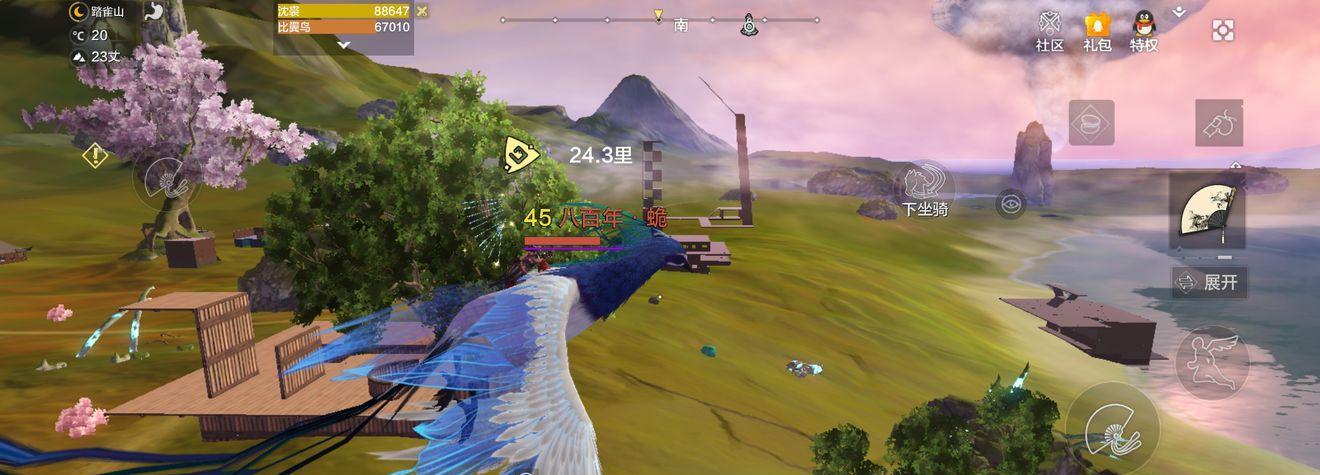The width and height of the screenshot is (1320, 475).
Task: Dismount using the 下坐骑 button
Action: pos(923,190)
